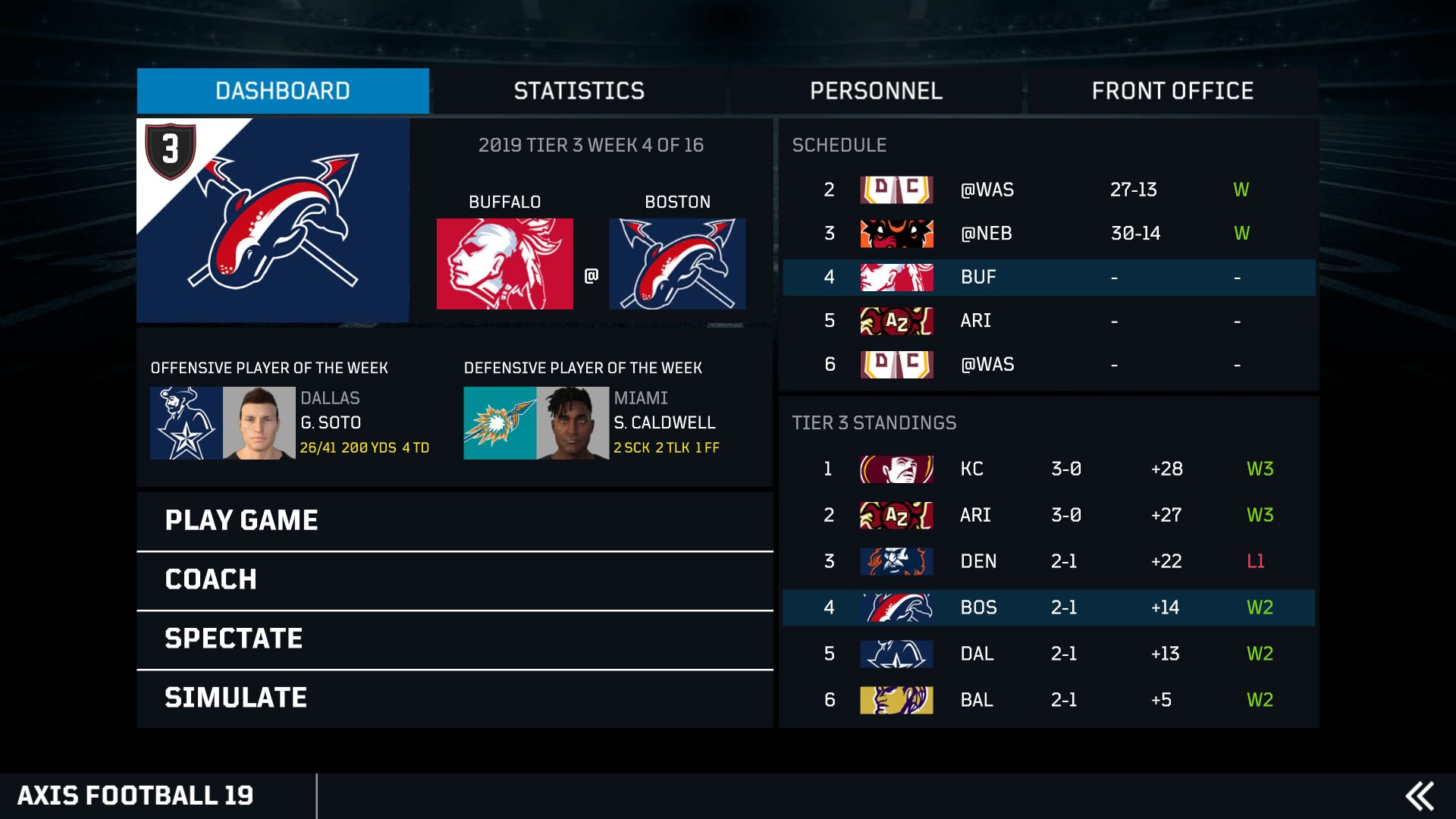Click the DEN logo in standings
1456x819 pixels.
point(896,561)
